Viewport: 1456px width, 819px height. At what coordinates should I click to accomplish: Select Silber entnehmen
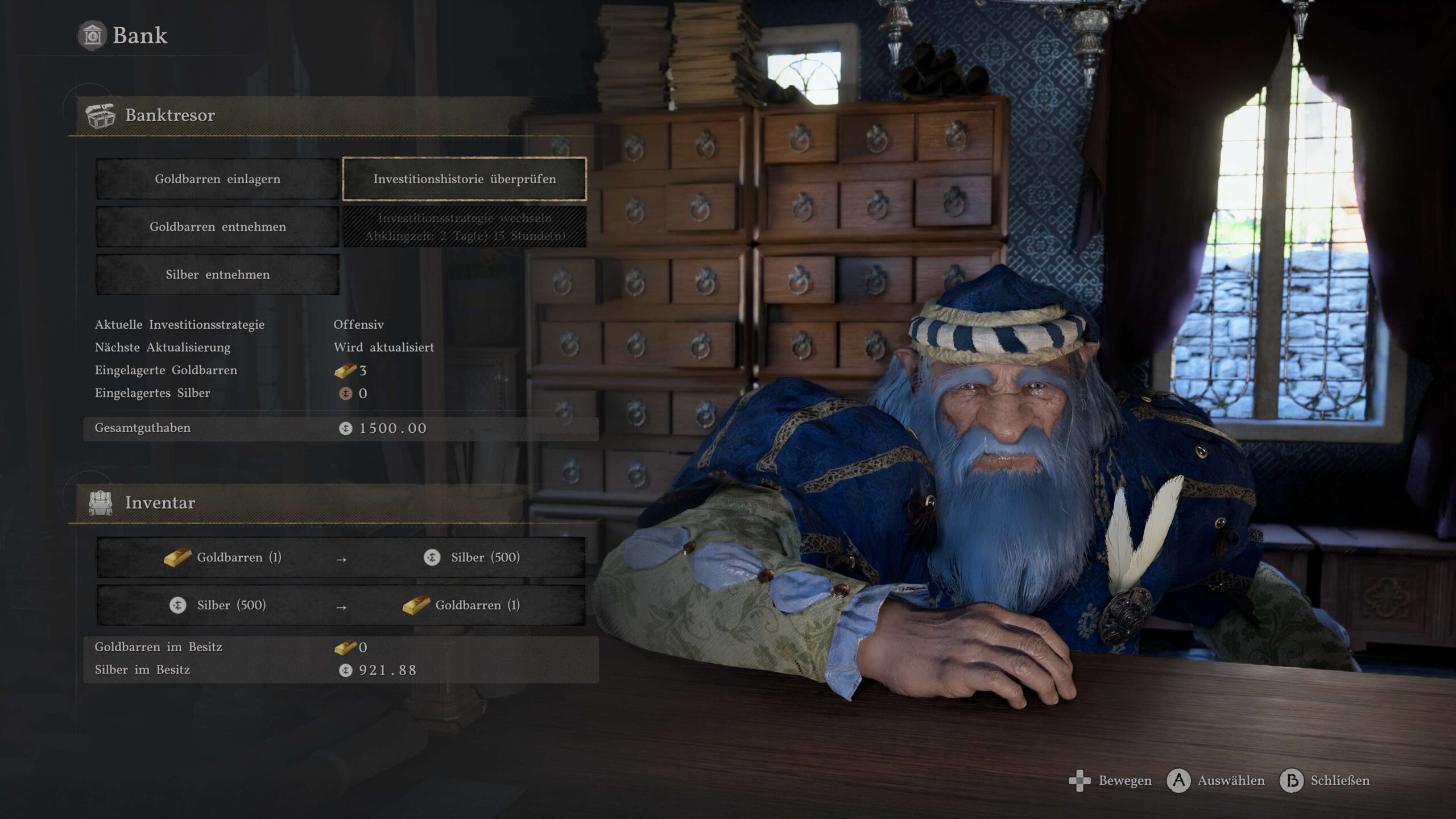tap(217, 275)
